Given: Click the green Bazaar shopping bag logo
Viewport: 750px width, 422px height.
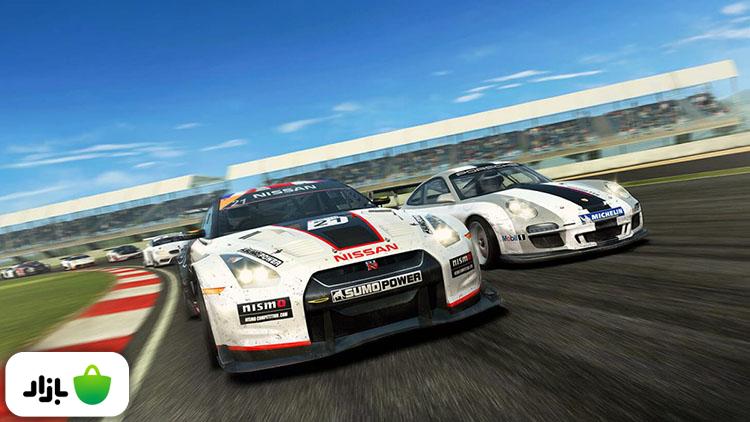Looking at the screenshot, I should pos(92,385).
